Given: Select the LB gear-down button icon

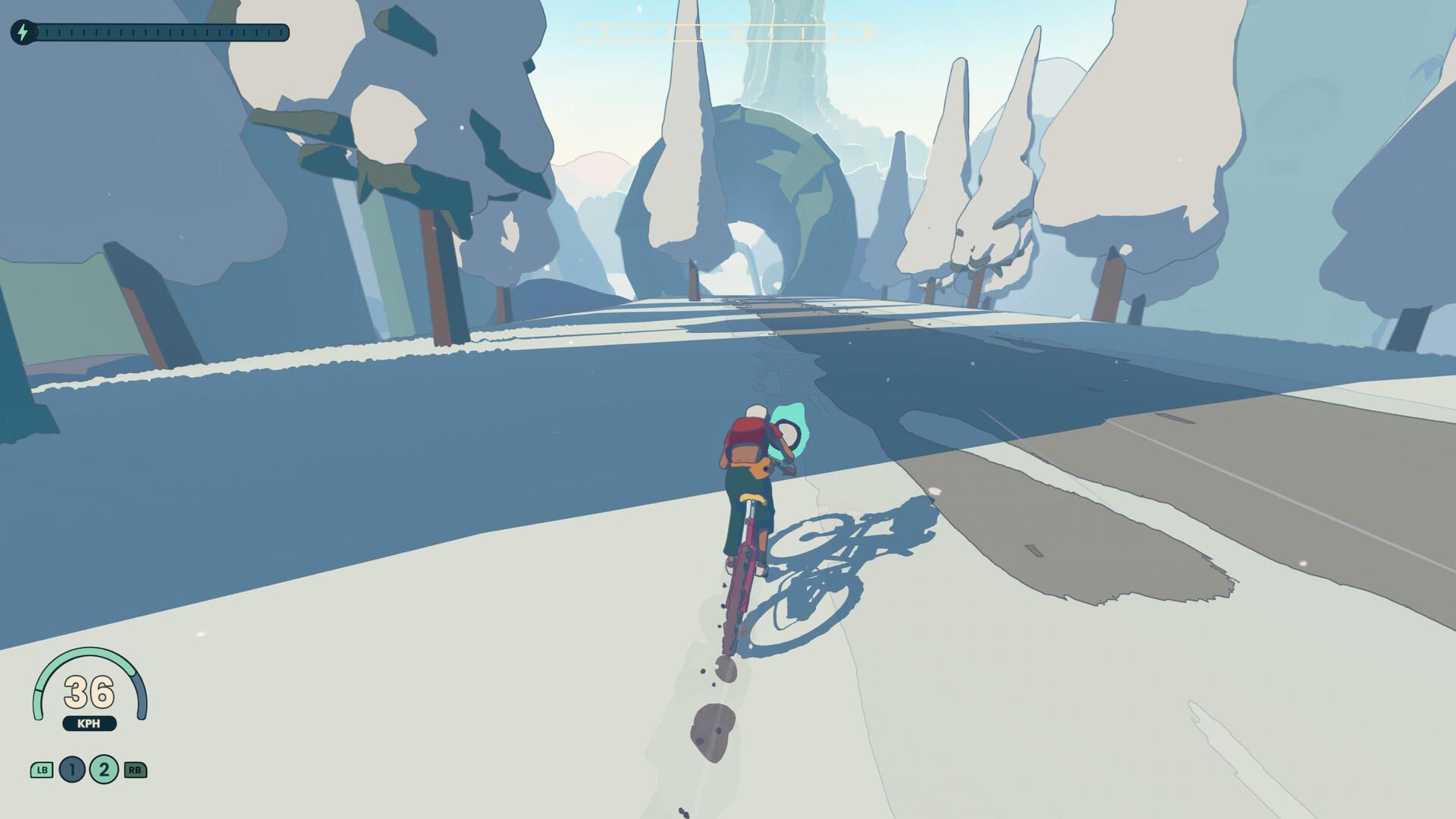Looking at the screenshot, I should (42, 769).
